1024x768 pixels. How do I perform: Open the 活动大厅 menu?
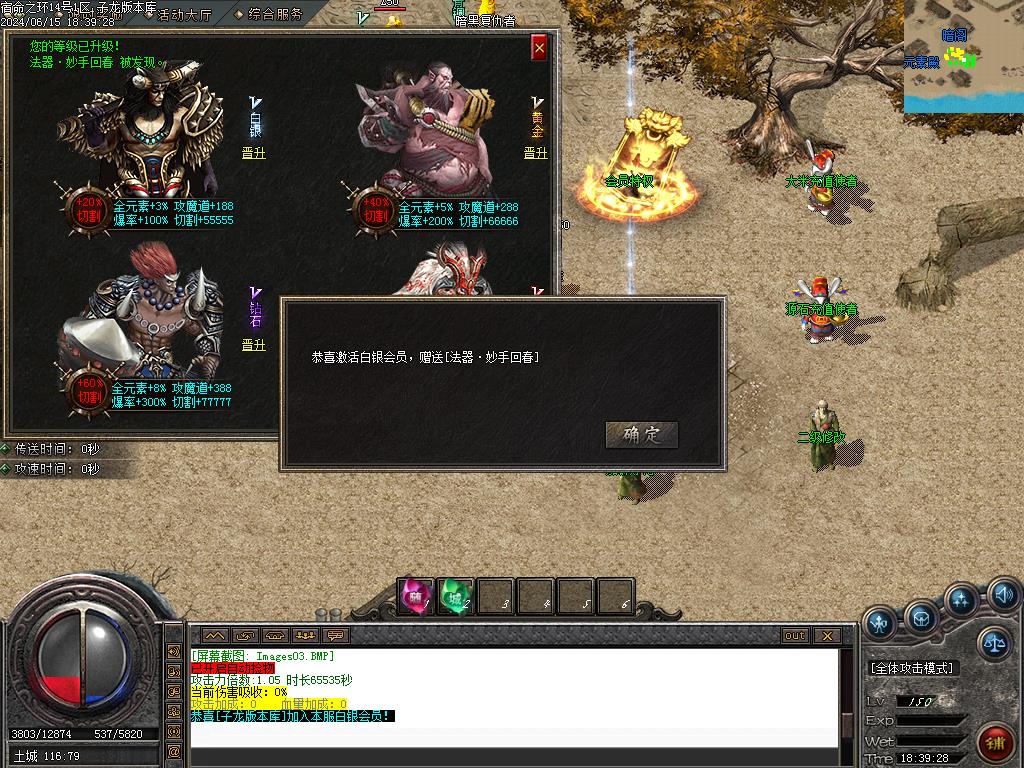[x=184, y=14]
